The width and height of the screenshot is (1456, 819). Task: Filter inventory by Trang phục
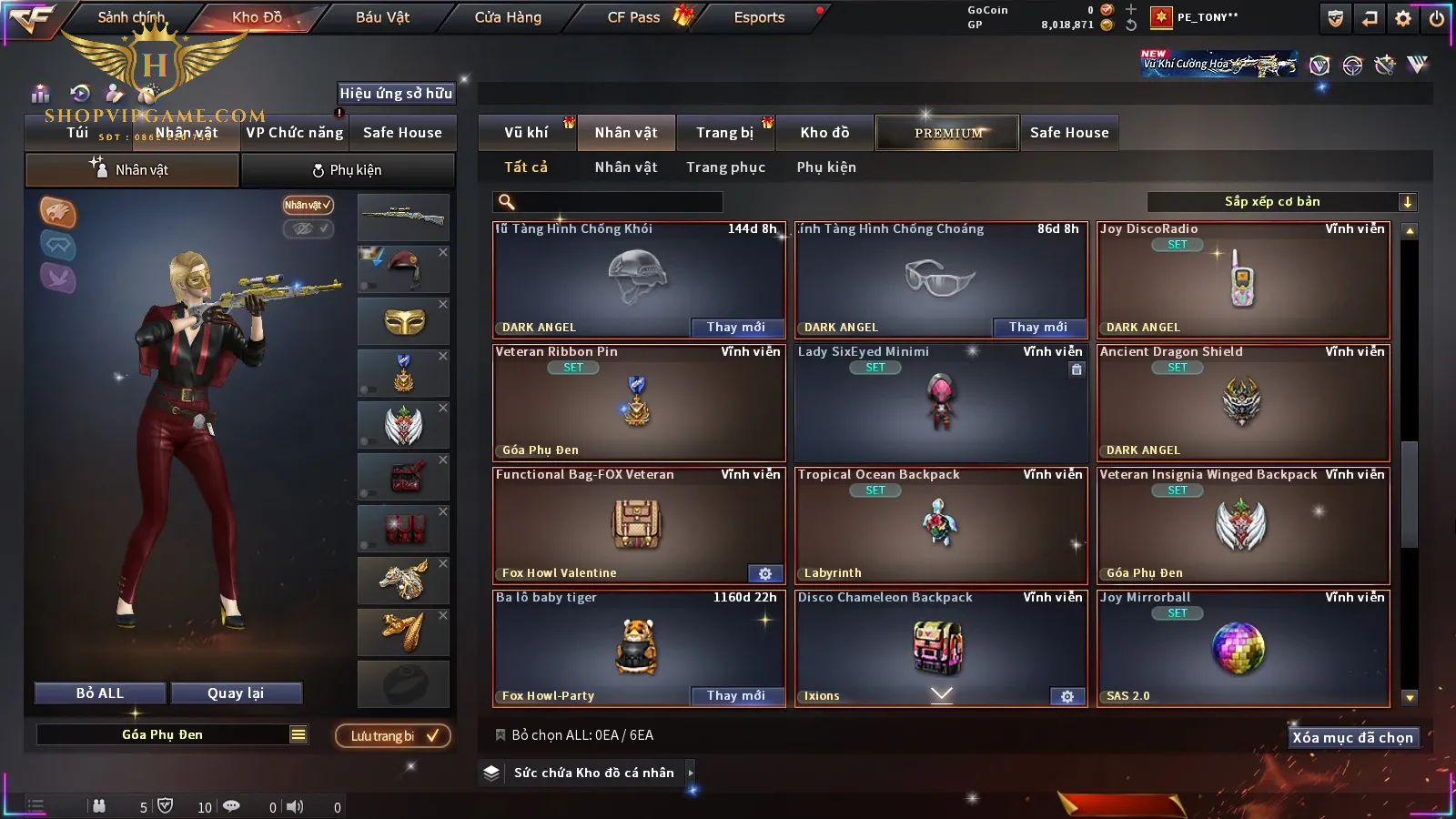click(x=725, y=167)
